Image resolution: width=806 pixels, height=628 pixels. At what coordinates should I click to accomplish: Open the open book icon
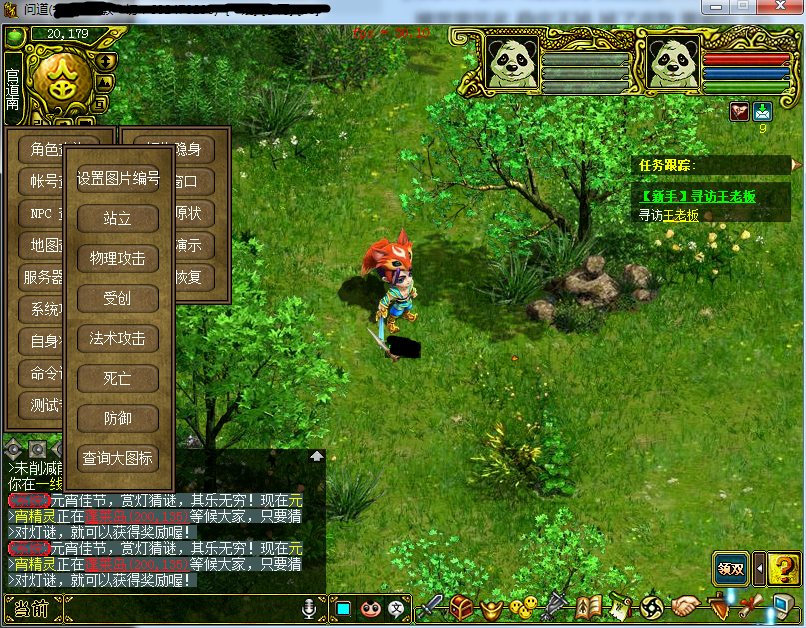click(589, 607)
